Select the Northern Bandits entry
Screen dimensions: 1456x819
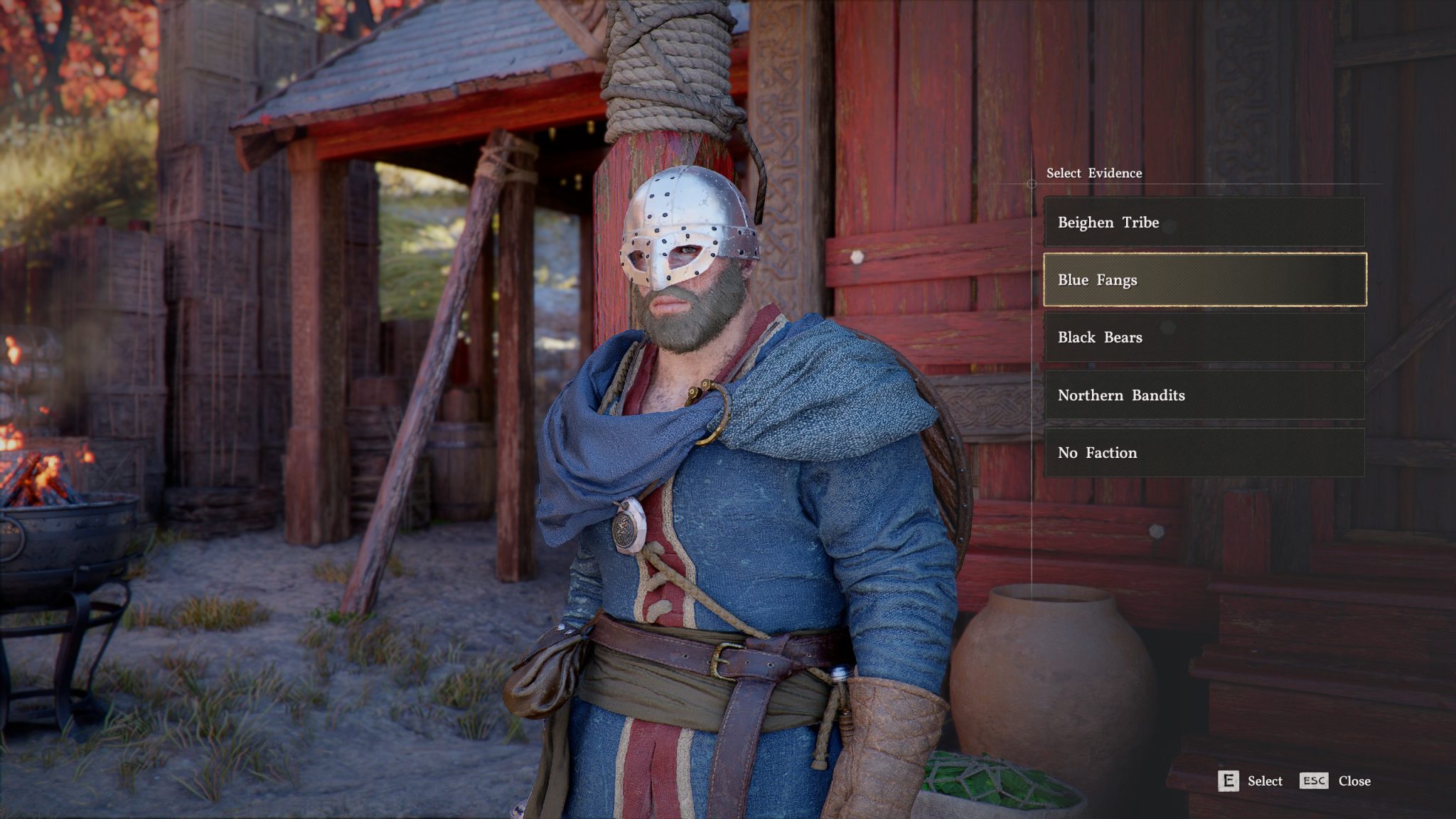pyautogui.click(x=1204, y=395)
